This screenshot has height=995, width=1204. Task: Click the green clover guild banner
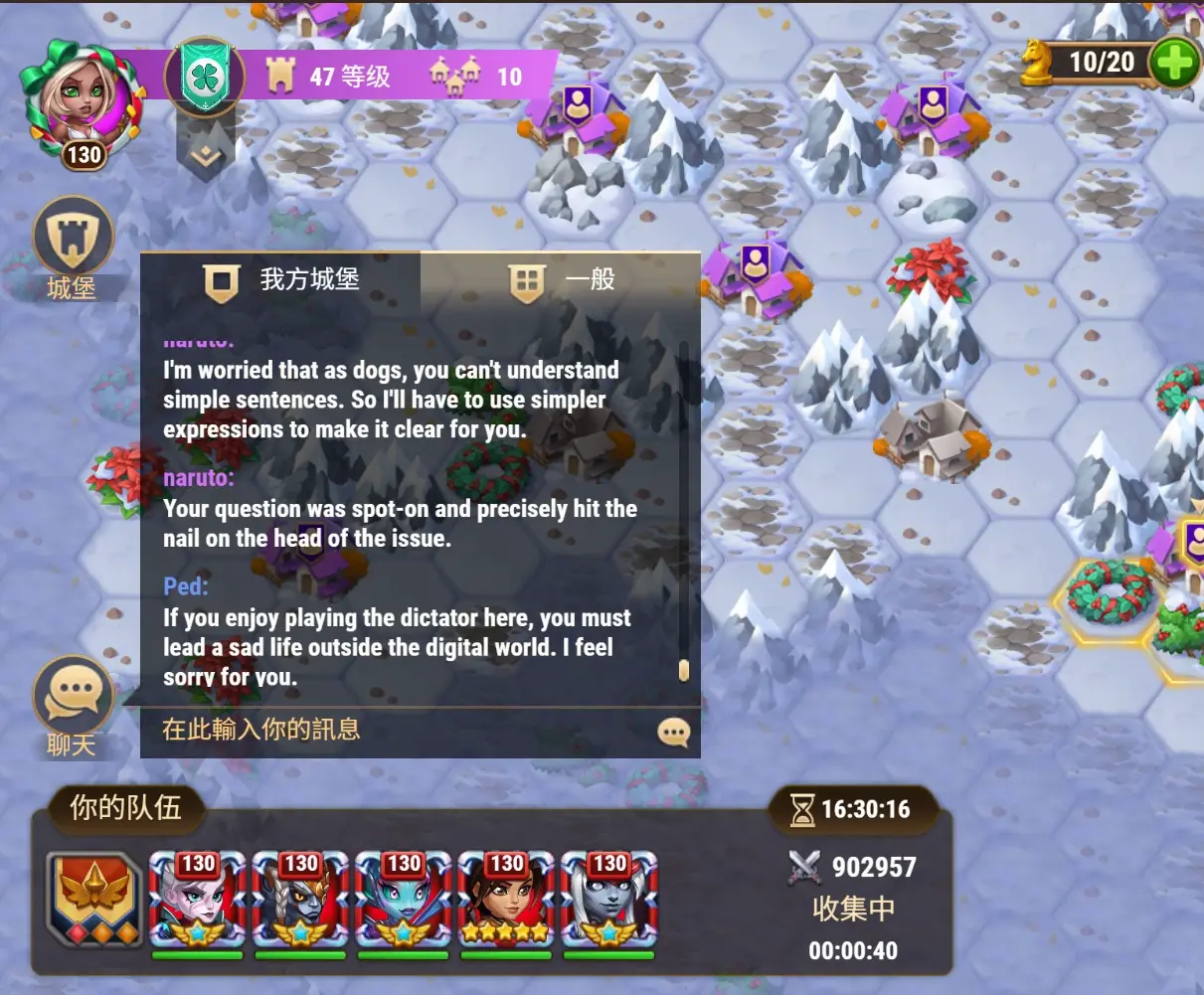[x=206, y=78]
